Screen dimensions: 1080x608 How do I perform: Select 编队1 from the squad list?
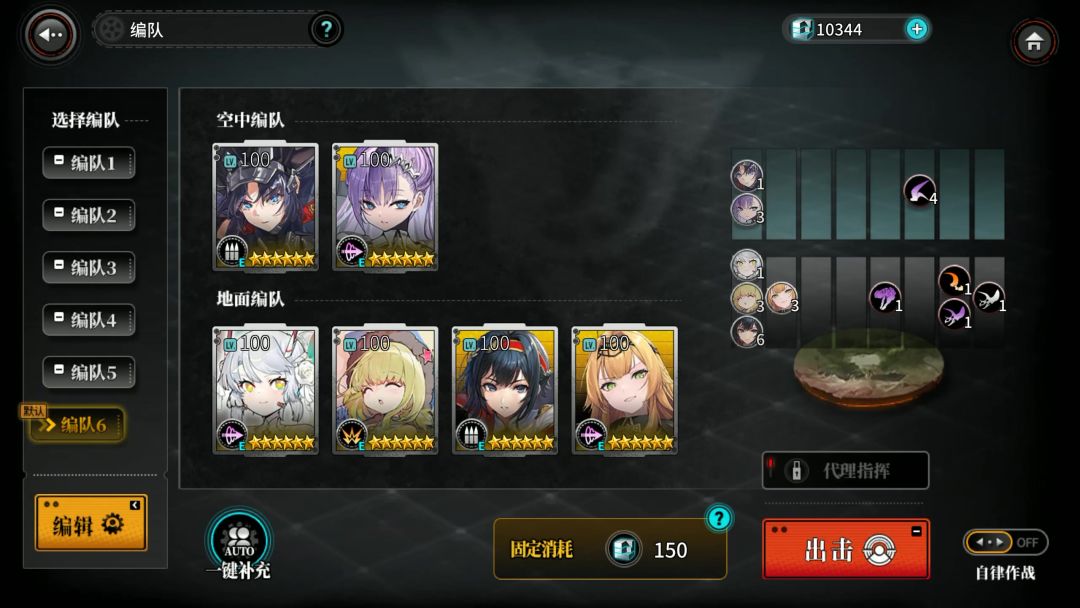click(89, 163)
